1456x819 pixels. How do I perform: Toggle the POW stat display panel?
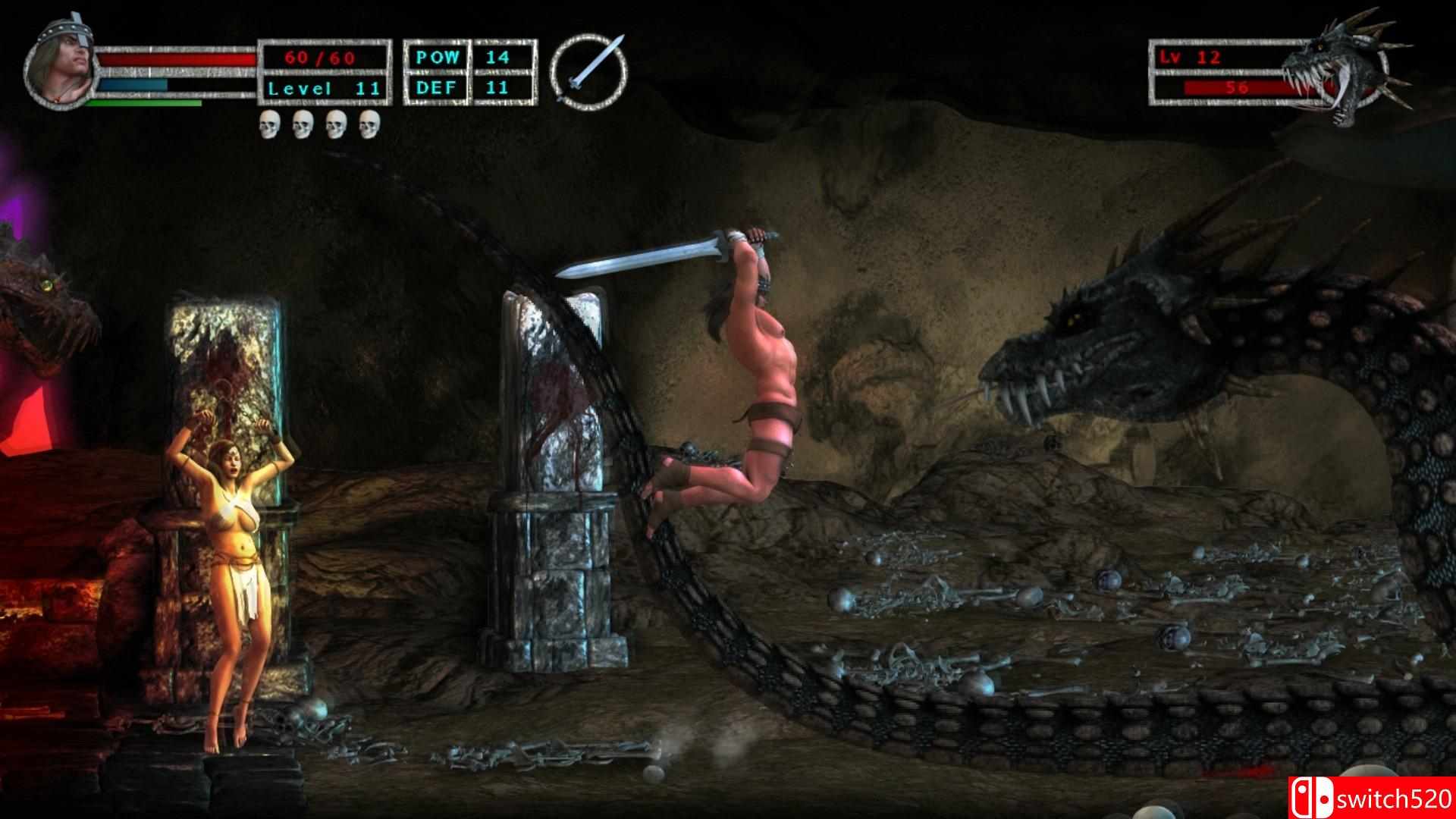[x=438, y=55]
